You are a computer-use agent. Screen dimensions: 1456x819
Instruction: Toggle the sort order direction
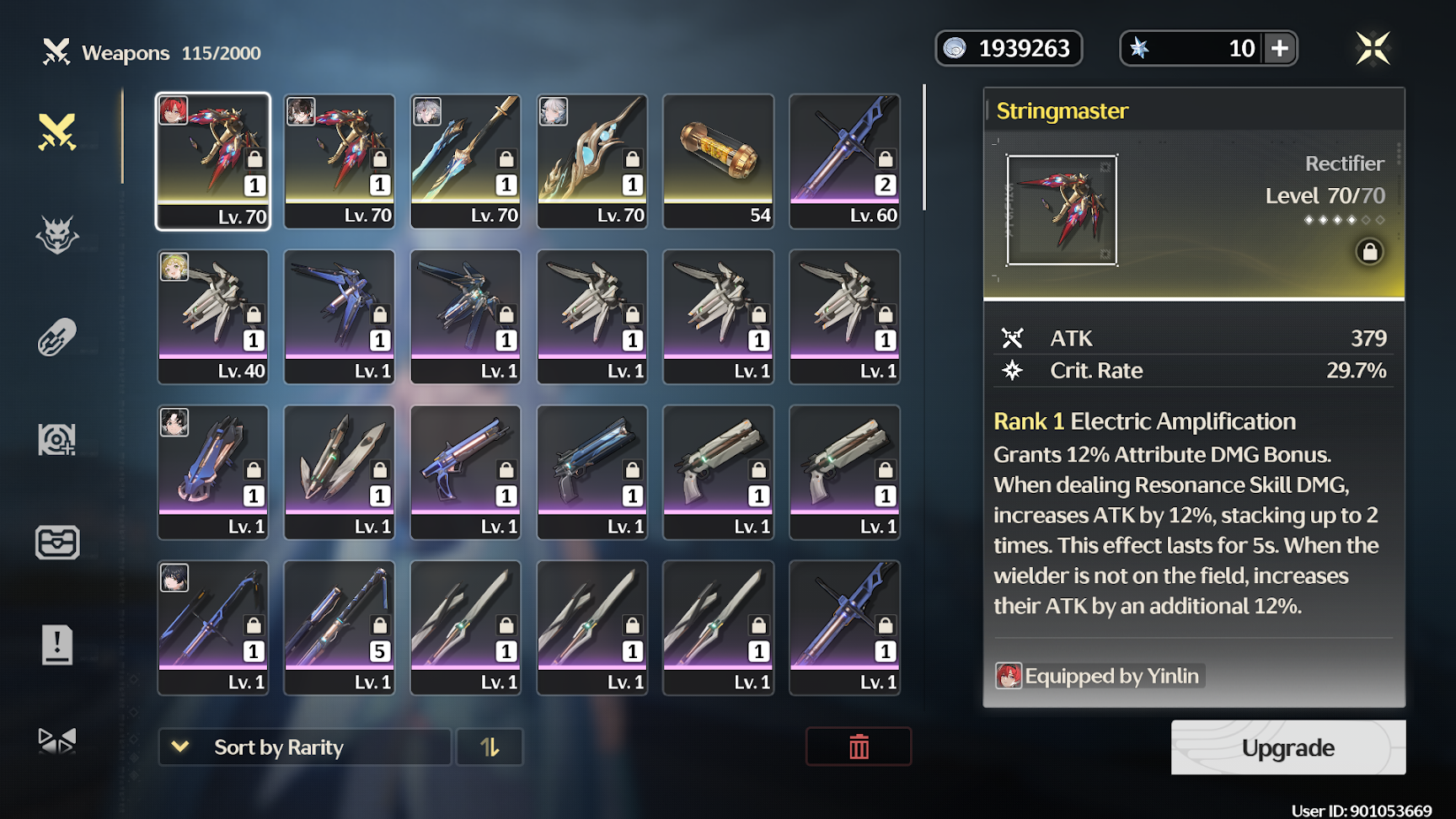point(490,747)
